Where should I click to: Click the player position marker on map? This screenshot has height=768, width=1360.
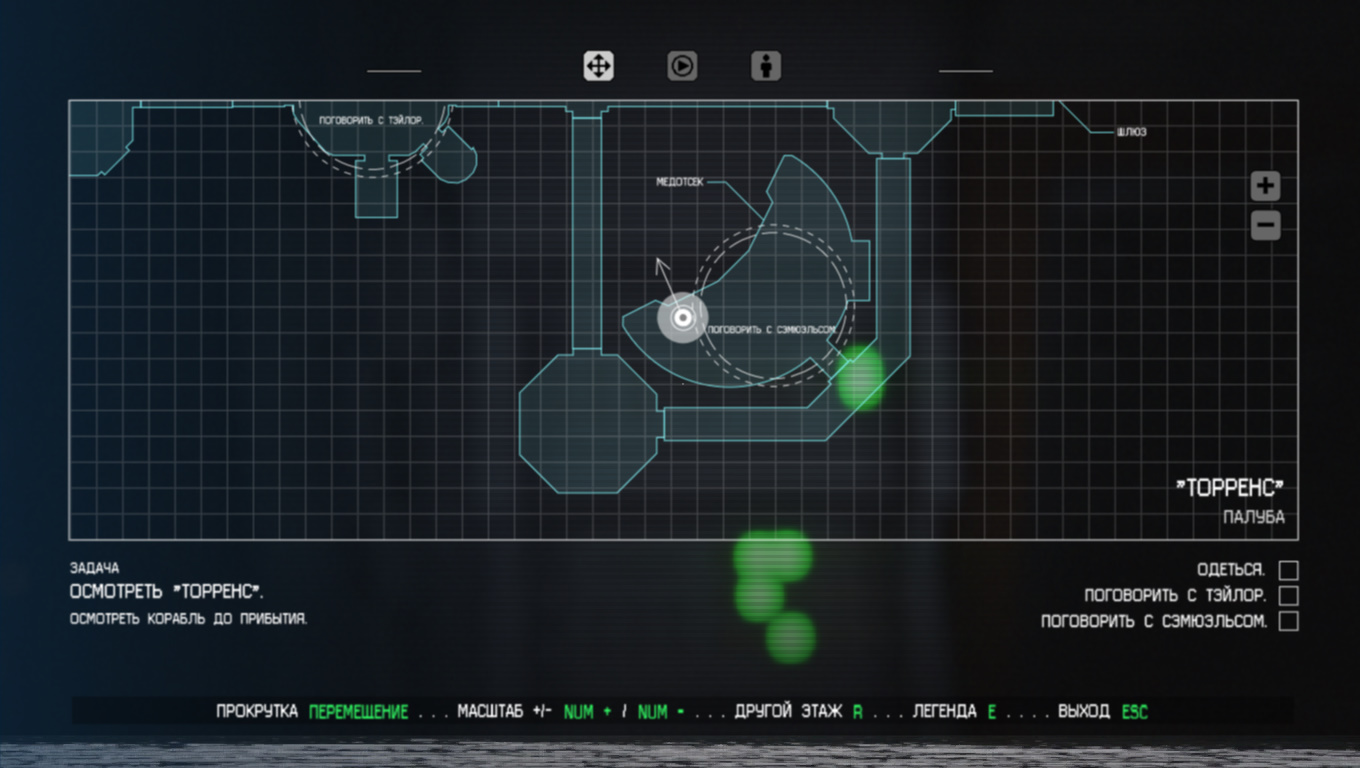click(x=683, y=318)
